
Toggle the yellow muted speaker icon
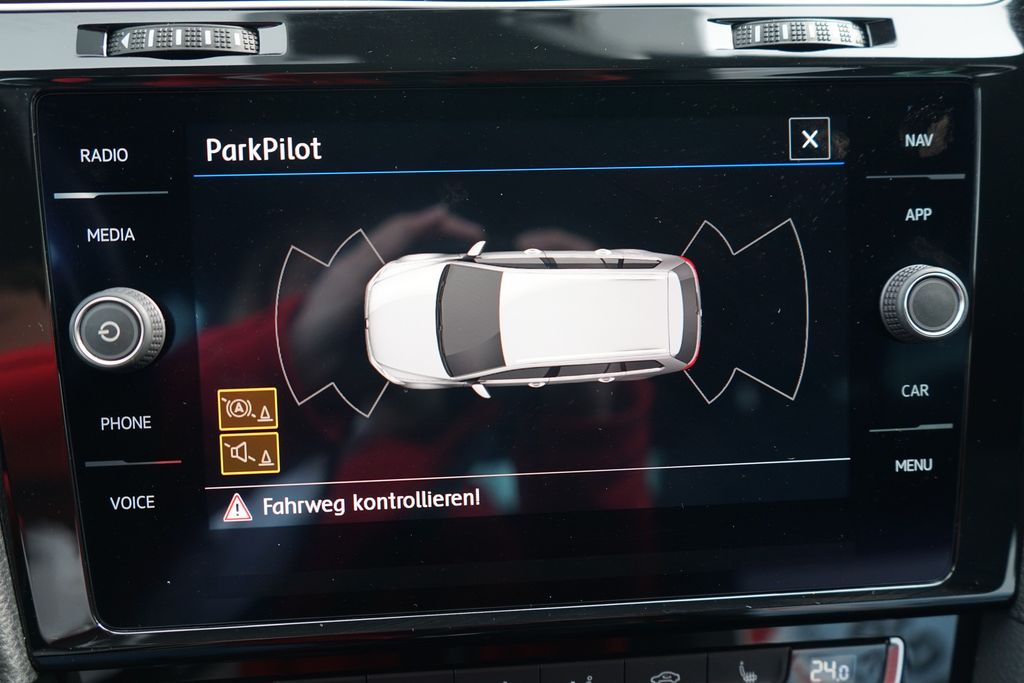click(x=249, y=454)
